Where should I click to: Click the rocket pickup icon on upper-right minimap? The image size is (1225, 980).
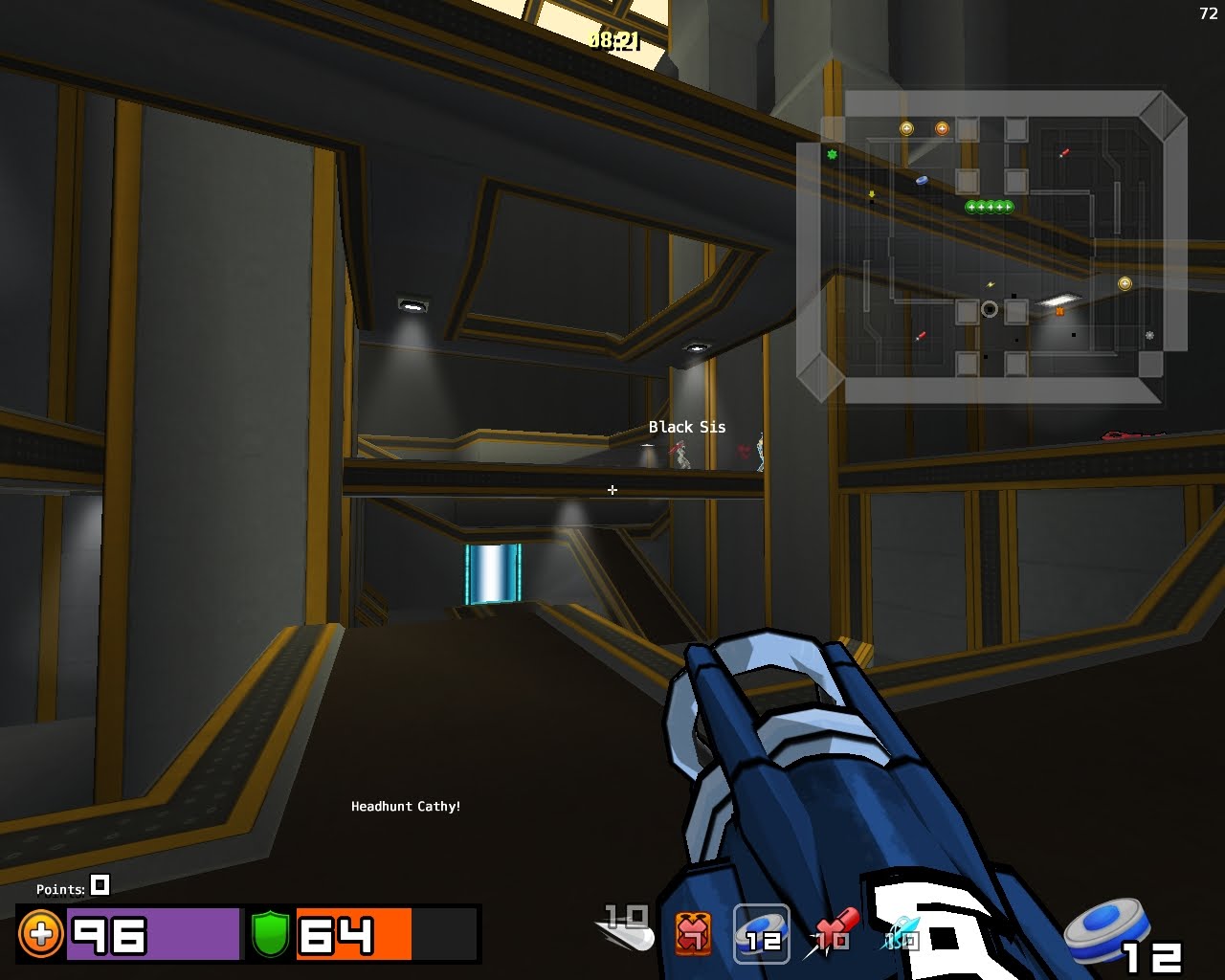coord(1064,153)
